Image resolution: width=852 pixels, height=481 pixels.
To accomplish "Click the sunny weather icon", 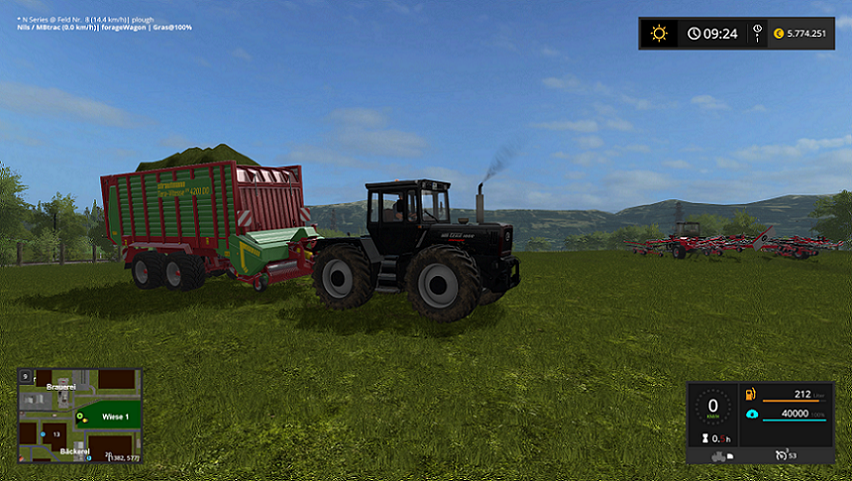I will (x=658, y=33).
